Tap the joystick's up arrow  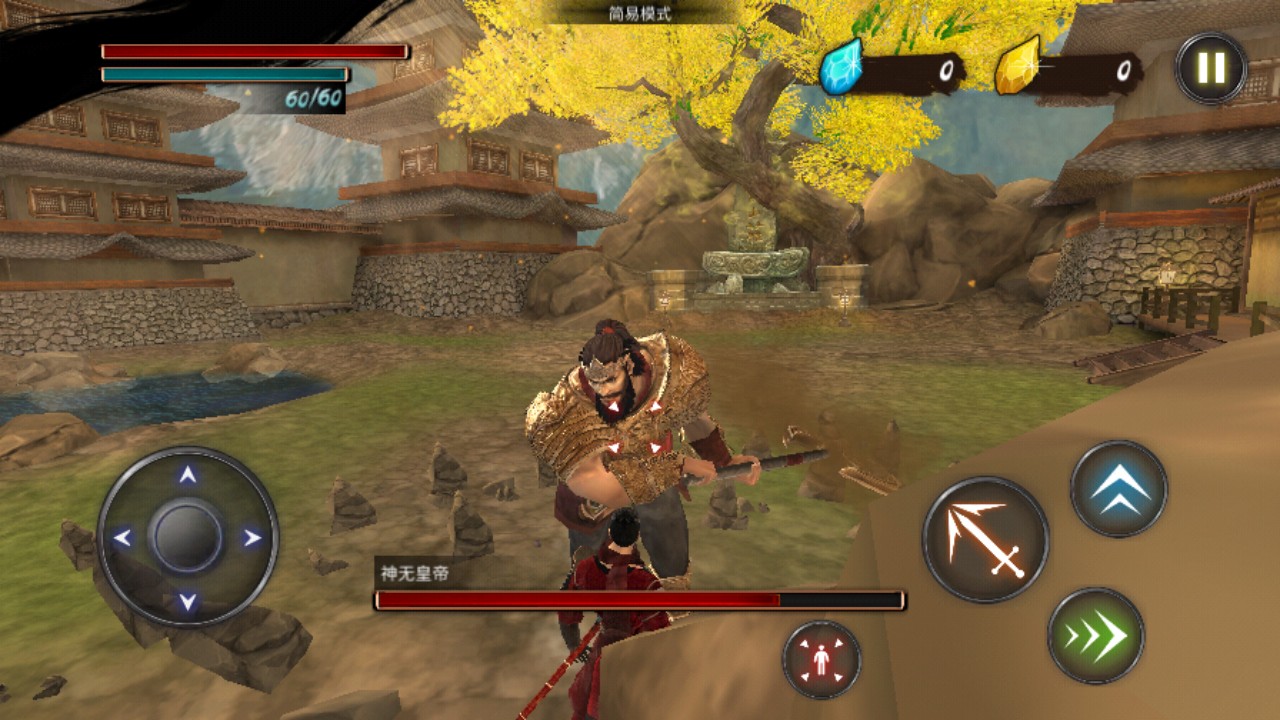(x=187, y=476)
